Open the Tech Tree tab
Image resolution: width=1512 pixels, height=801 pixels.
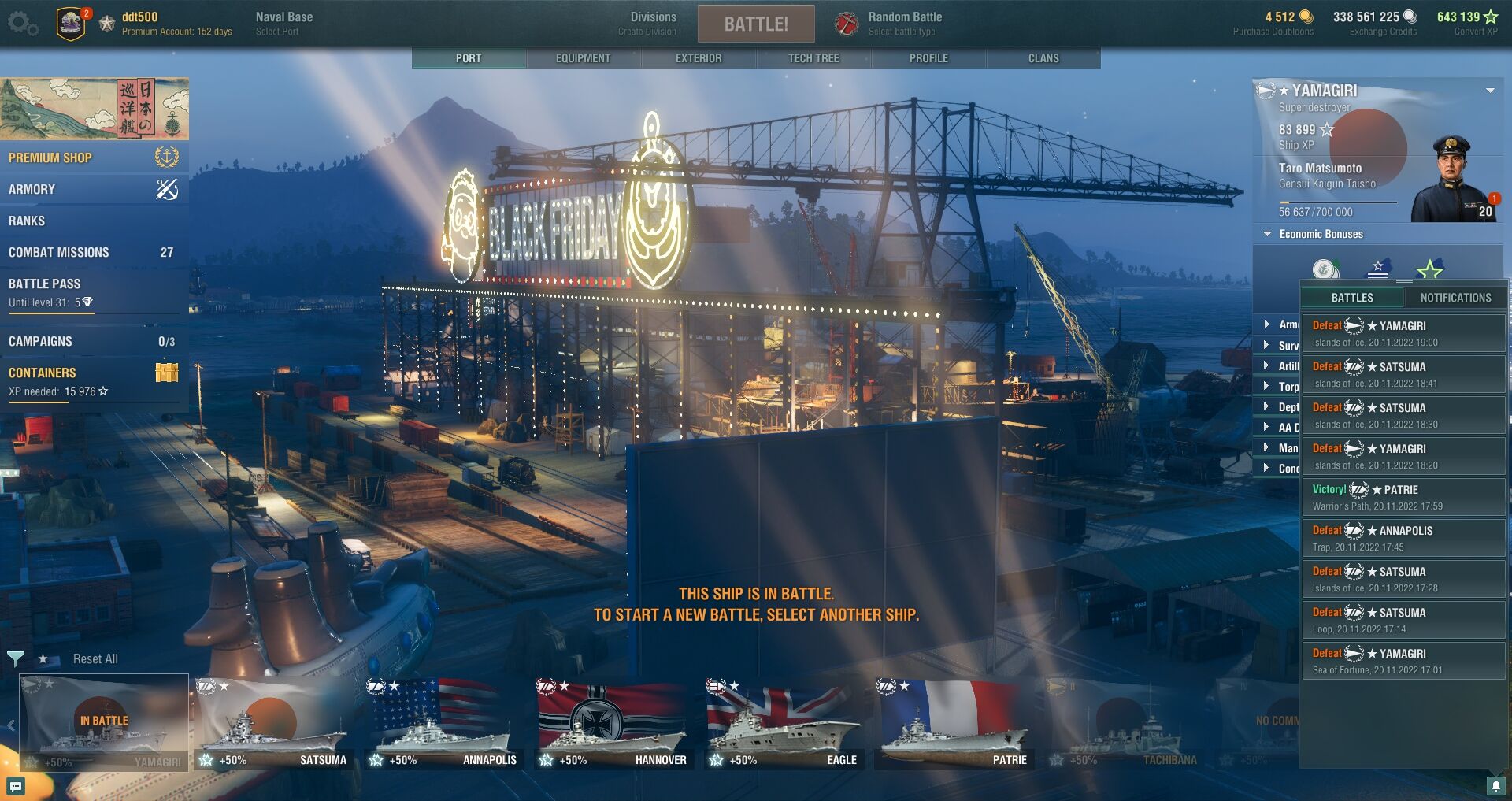pos(813,58)
